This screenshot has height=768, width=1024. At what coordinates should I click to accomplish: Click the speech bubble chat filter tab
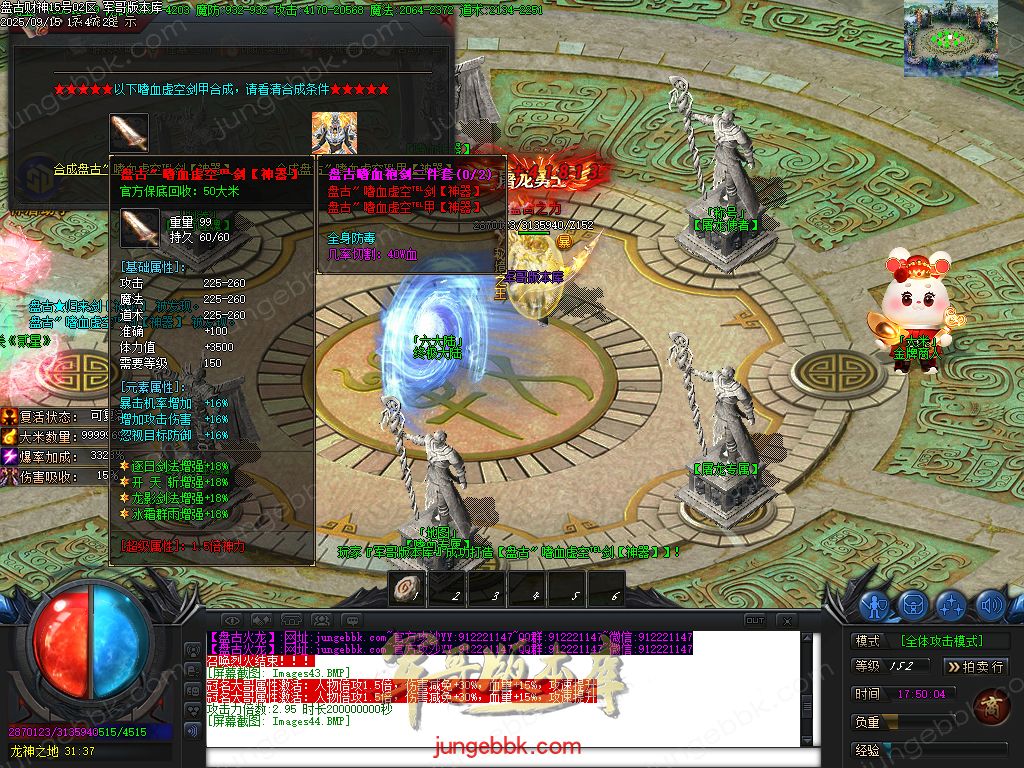pos(350,620)
